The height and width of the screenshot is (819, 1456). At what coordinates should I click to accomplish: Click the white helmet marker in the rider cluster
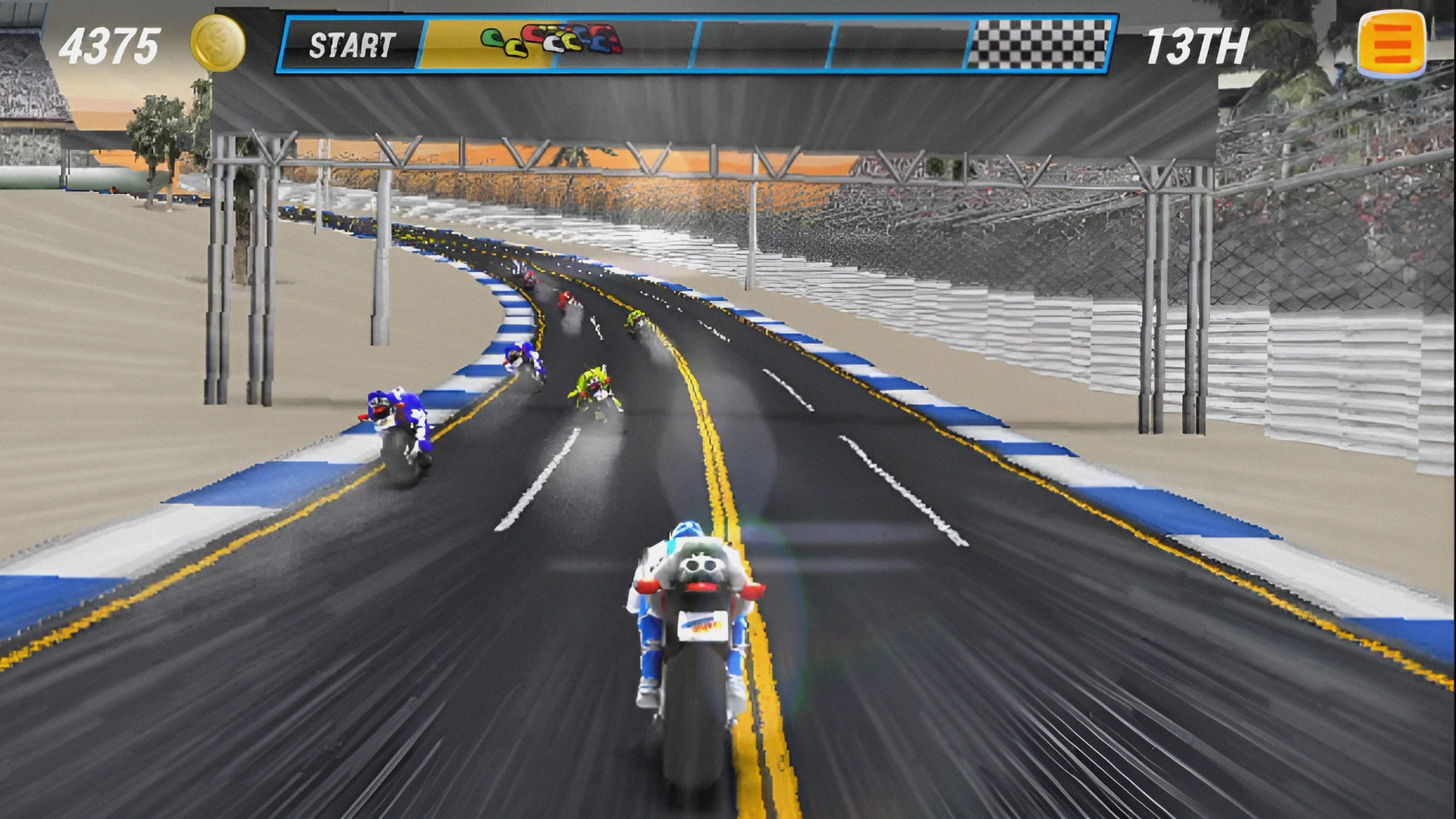554,45
